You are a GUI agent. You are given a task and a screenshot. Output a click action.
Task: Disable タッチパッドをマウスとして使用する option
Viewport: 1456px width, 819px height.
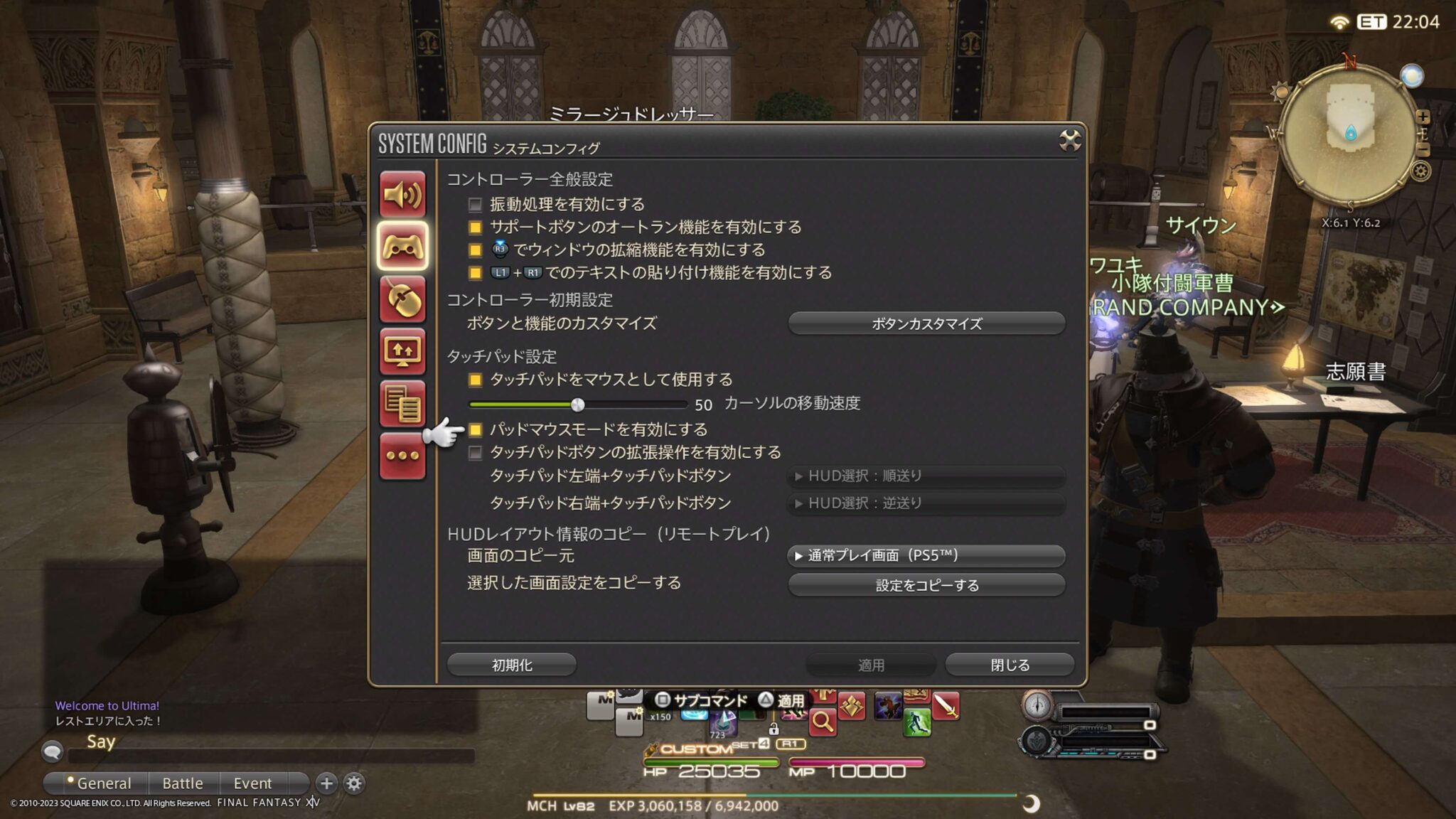pos(475,380)
